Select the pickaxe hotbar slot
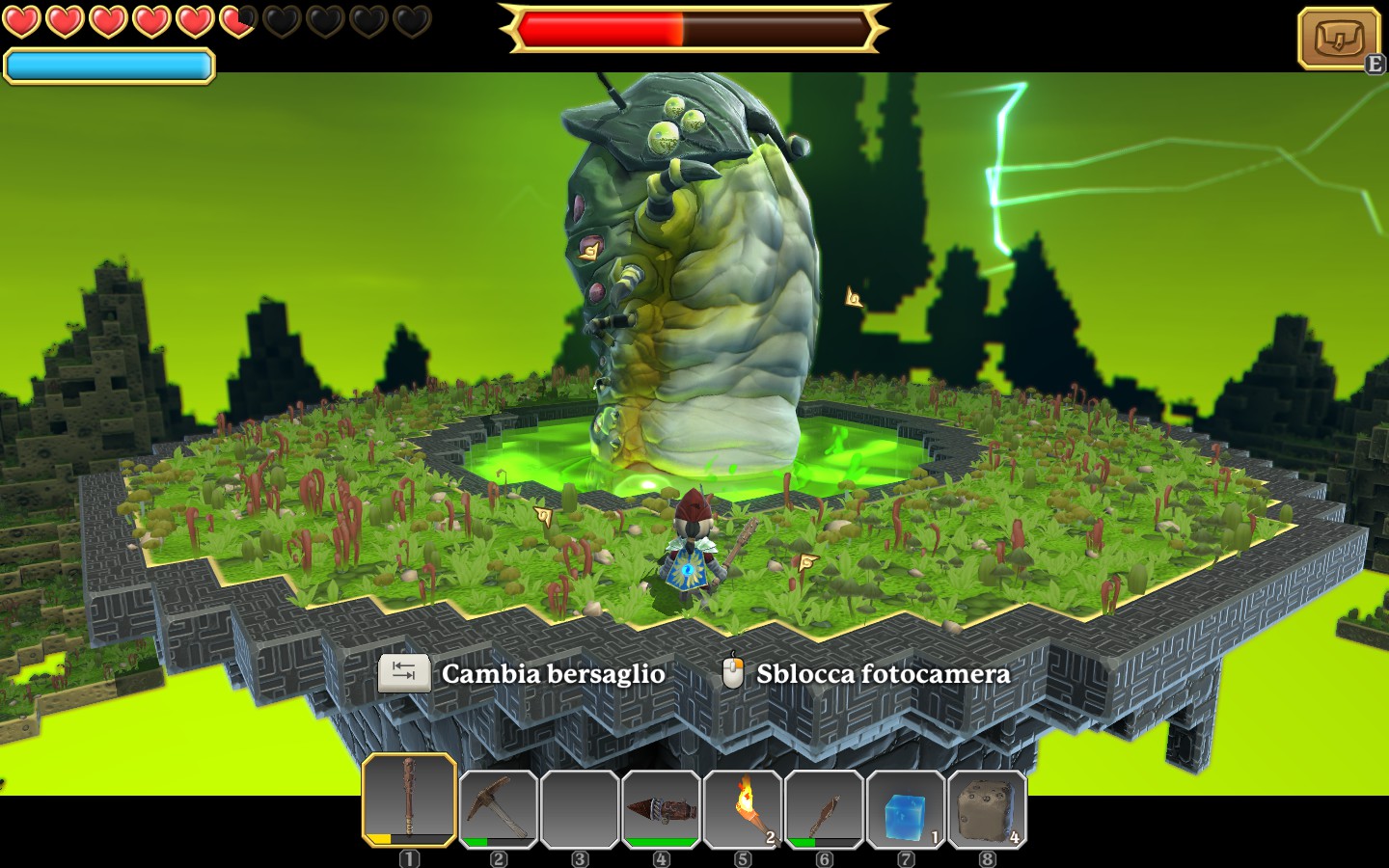The height and width of the screenshot is (868, 1389). click(498, 809)
